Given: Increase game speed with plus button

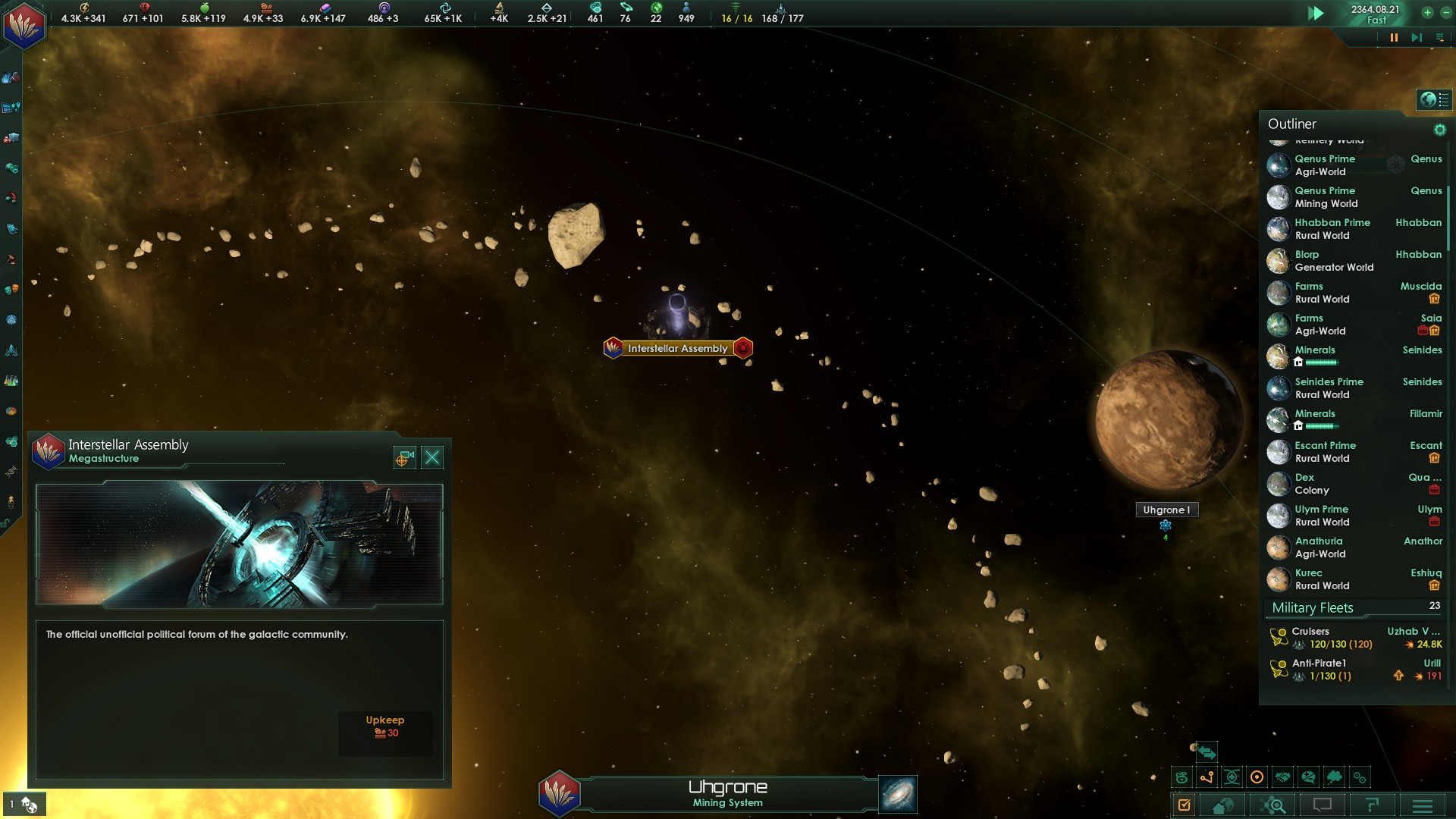Looking at the screenshot, I should (x=1427, y=12).
